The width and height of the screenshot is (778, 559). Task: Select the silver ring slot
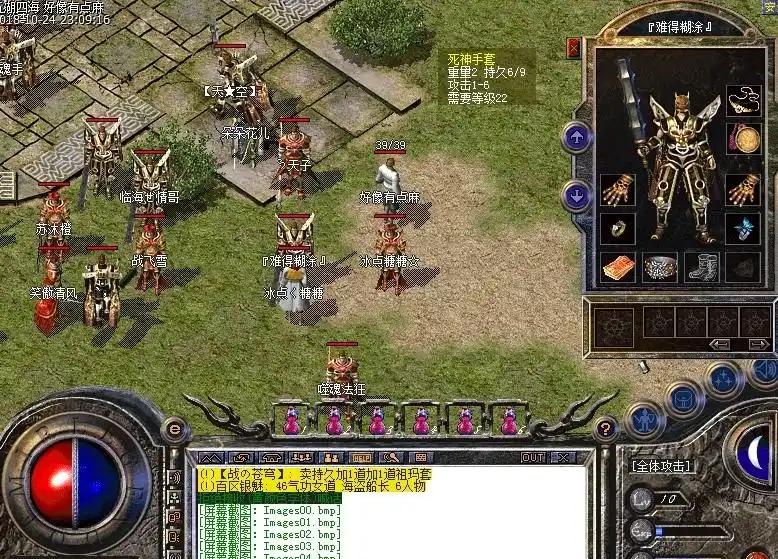[617, 229]
